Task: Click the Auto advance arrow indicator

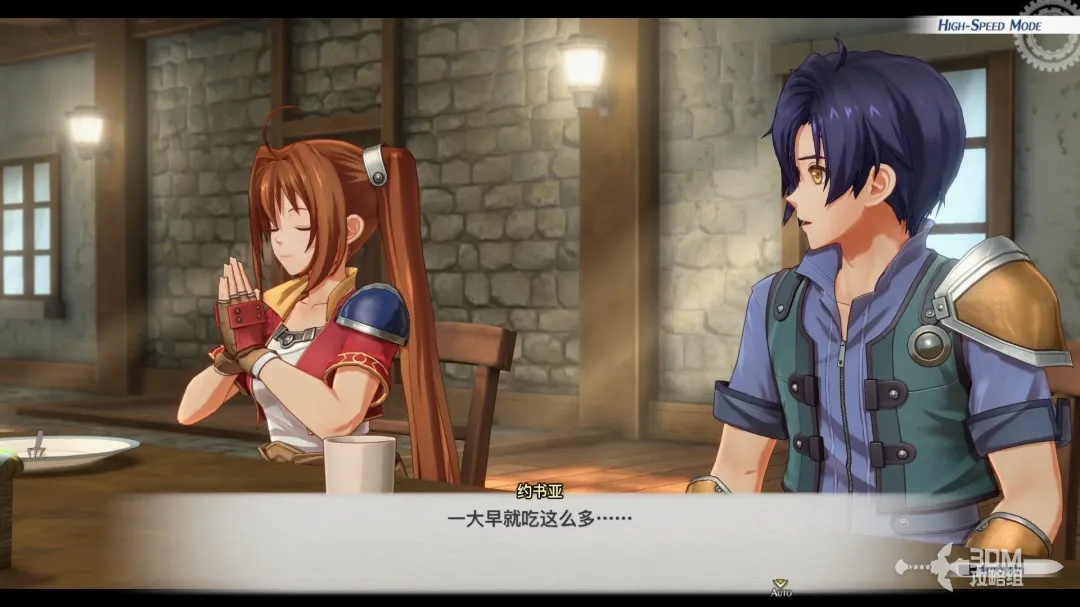Action: point(780,584)
